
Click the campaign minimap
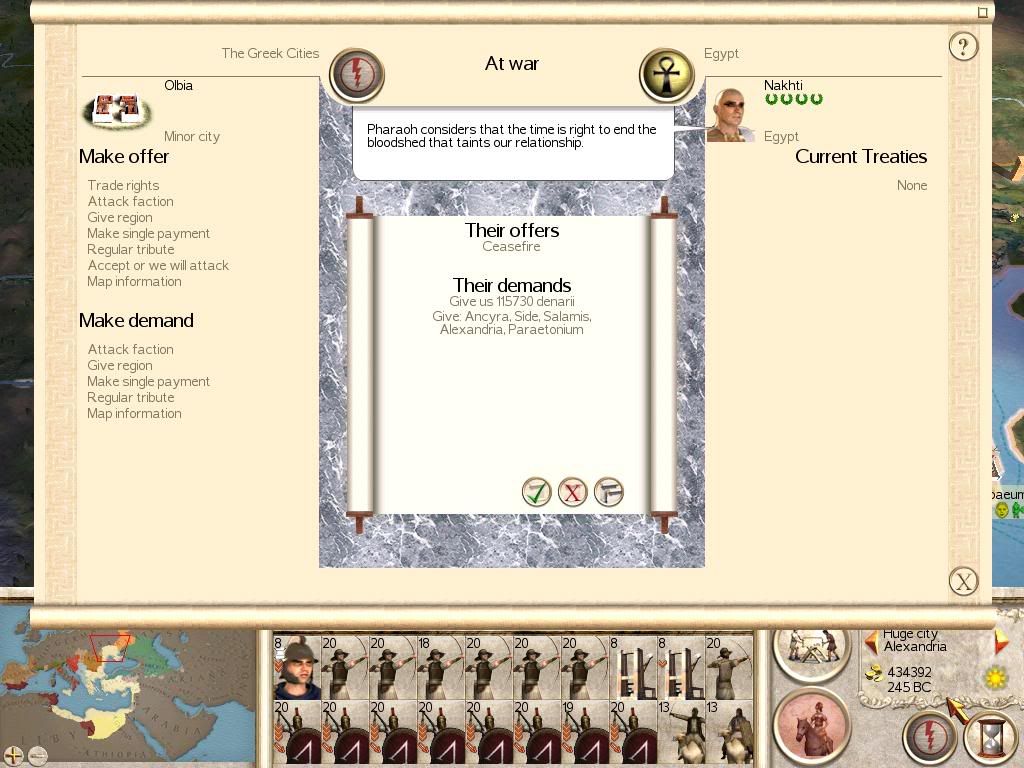tap(128, 688)
